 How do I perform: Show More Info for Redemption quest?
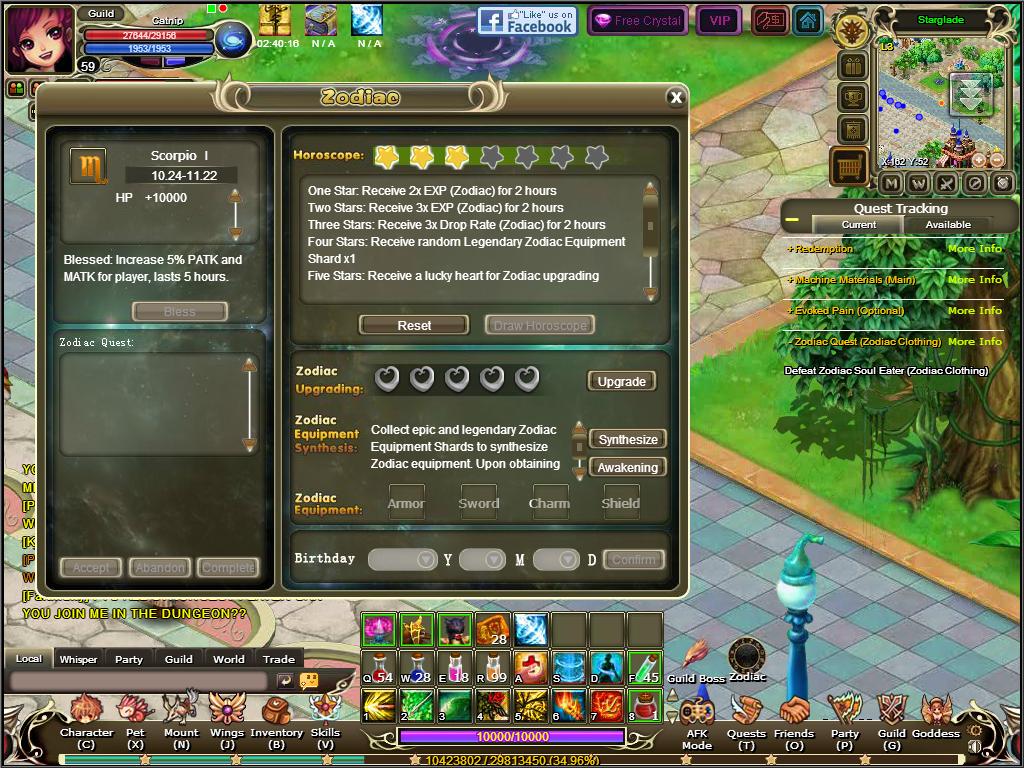(x=974, y=249)
